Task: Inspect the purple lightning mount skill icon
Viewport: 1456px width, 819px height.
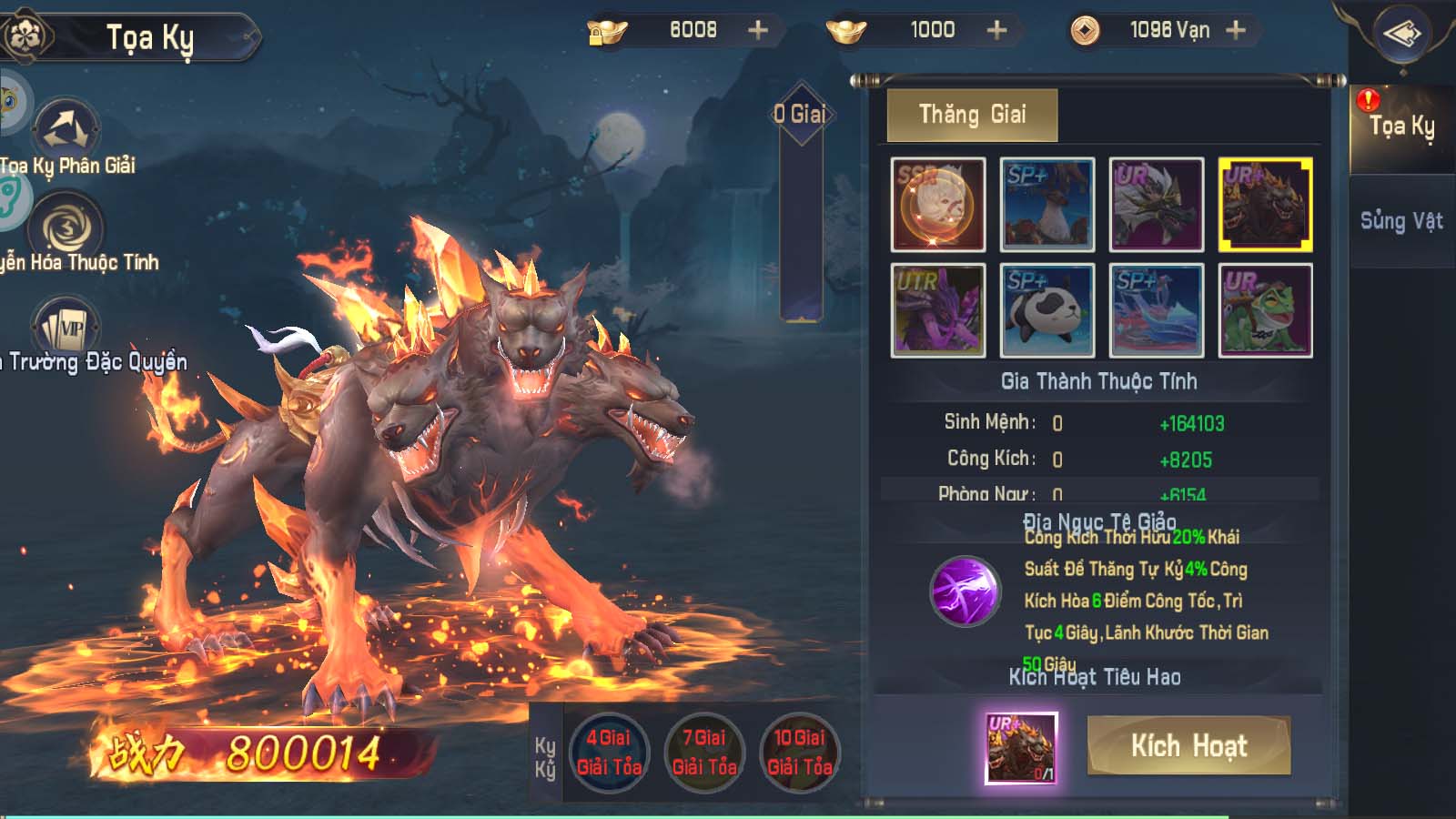Action: pos(965,591)
